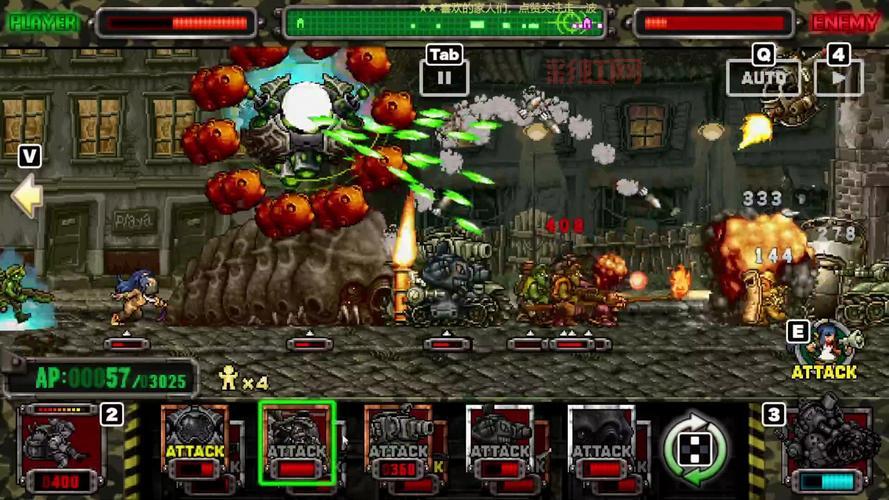Click the green circular deck swap button
Viewport: 889px width, 500px height.
696,449
